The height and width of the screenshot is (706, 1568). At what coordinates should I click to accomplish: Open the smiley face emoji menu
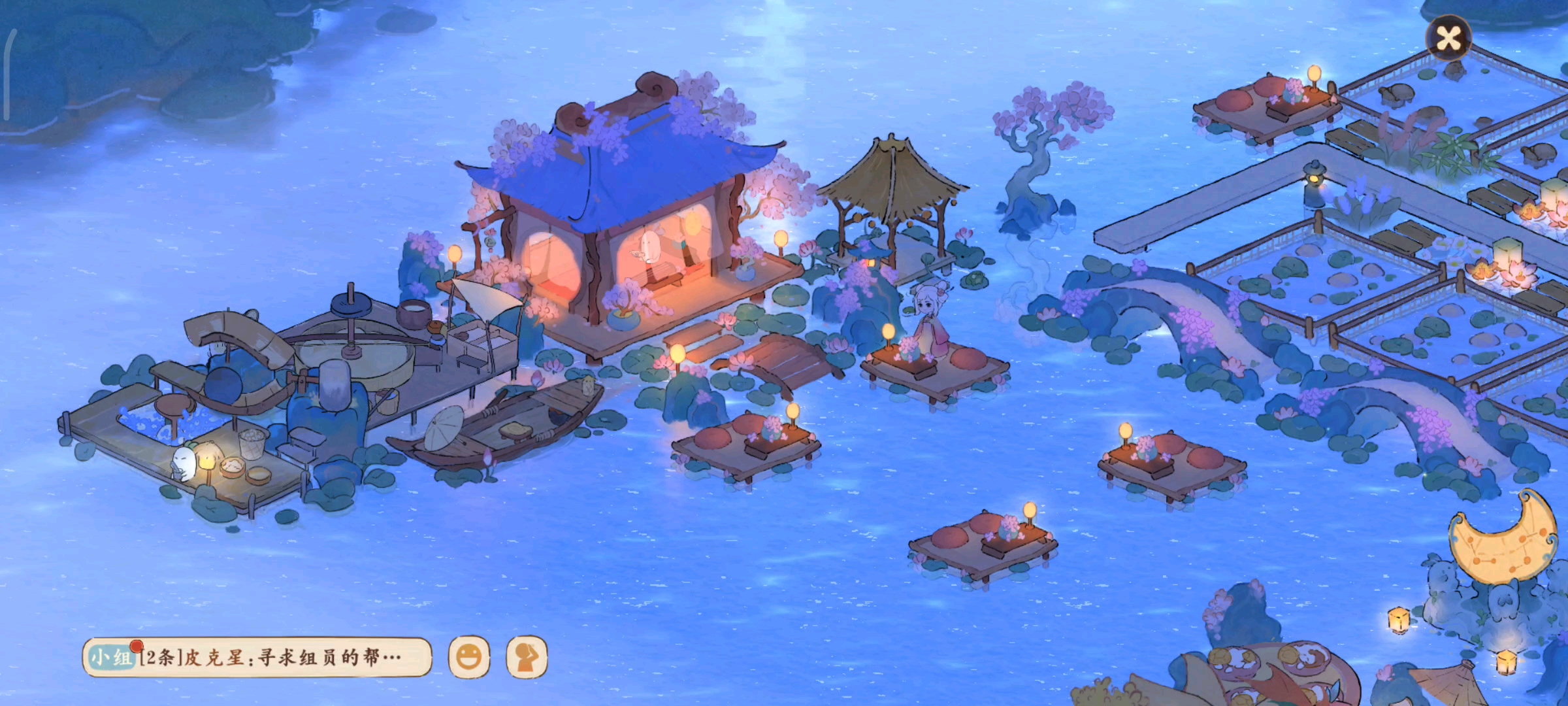pyautogui.click(x=468, y=657)
